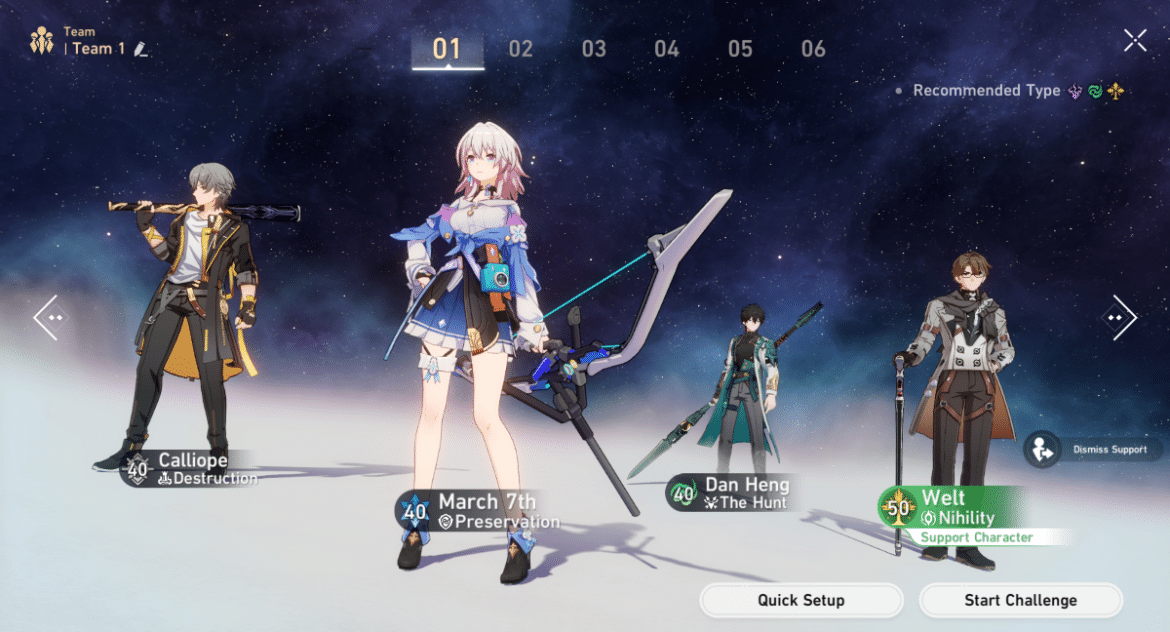The width and height of the screenshot is (1170, 632).
Task: Switch to team tab 06
Action: 813,49
